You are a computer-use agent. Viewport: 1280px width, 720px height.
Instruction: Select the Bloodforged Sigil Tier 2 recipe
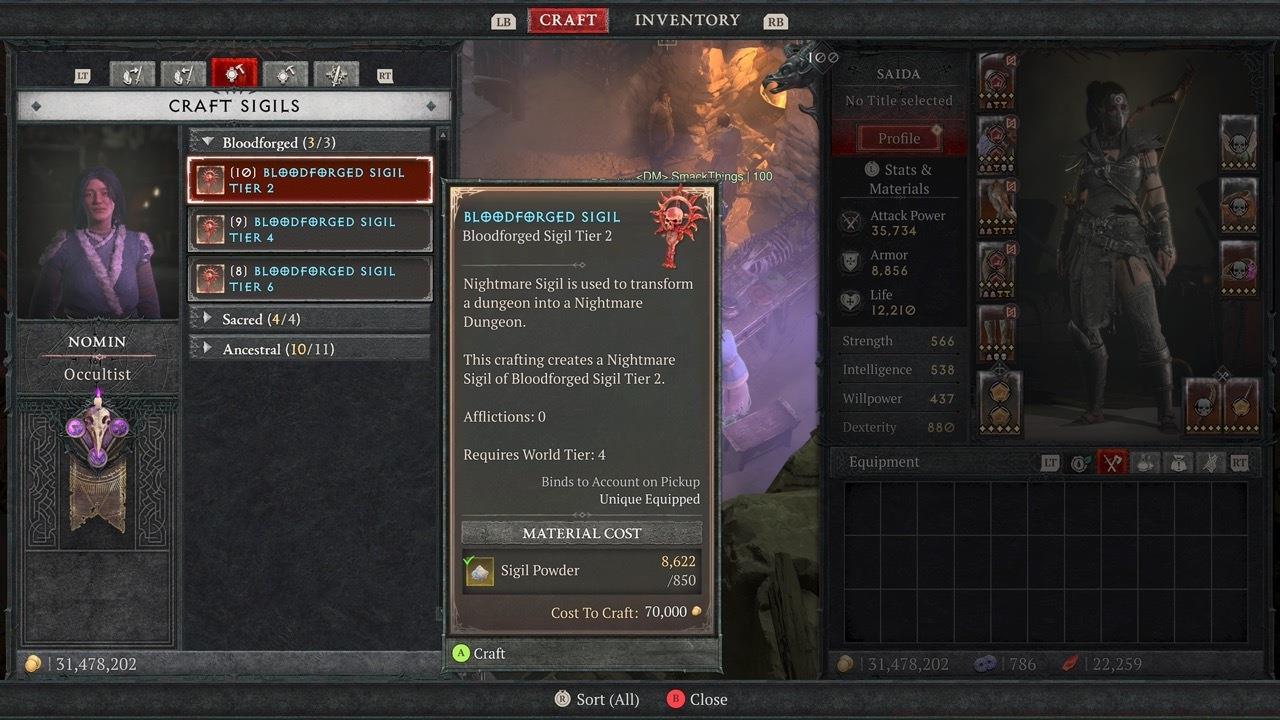[x=310, y=180]
